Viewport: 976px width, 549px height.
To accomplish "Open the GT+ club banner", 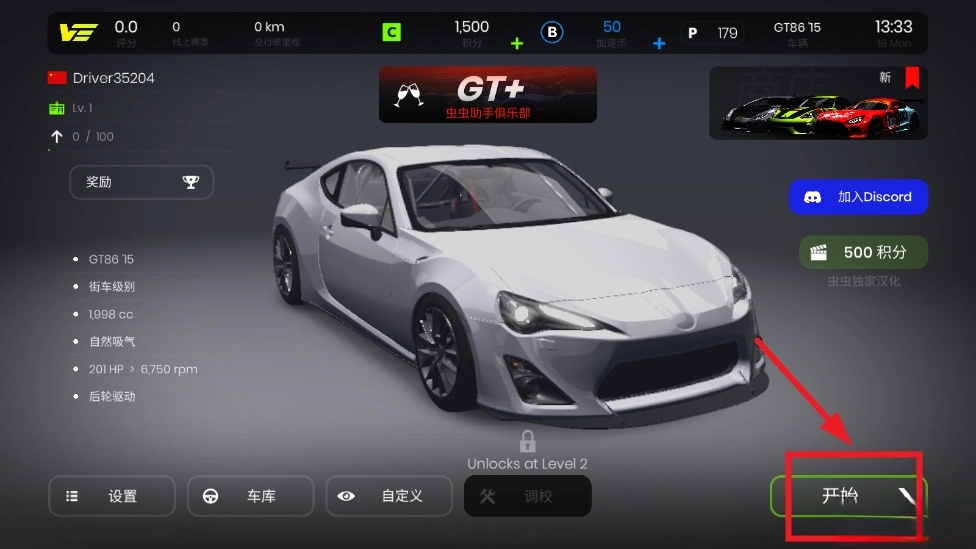I will (487, 95).
